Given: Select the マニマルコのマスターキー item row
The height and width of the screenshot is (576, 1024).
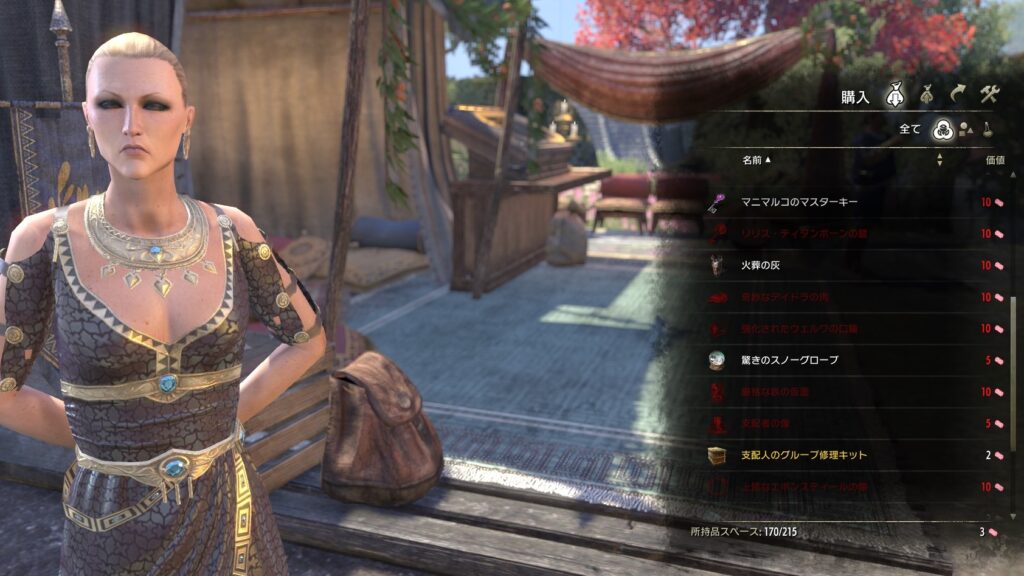Looking at the screenshot, I should pyautogui.click(x=800, y=202).
